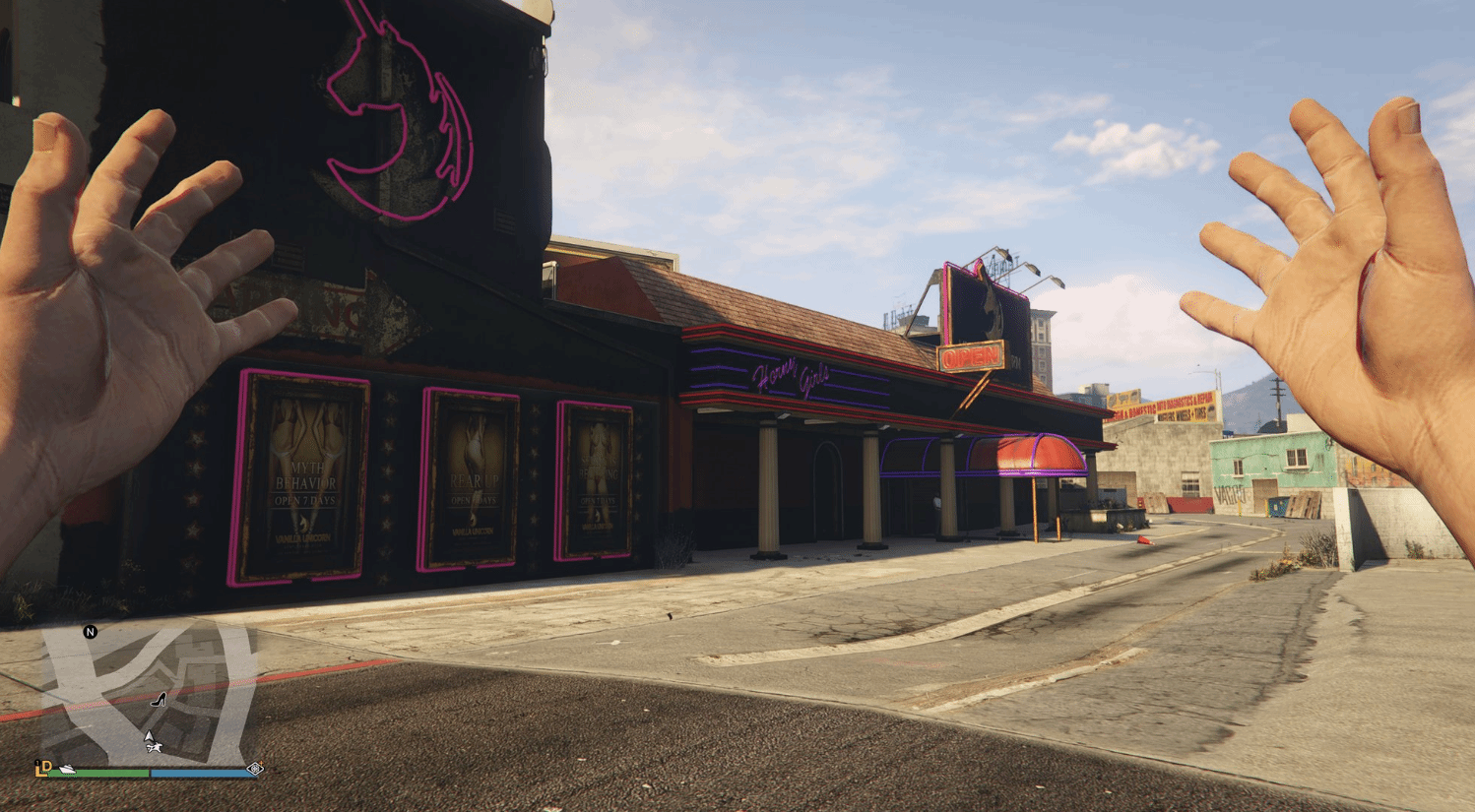Viewport: 1475px width, 812px height.
Task: Click the dog blip on the minimap
Action: pos(156,748)
